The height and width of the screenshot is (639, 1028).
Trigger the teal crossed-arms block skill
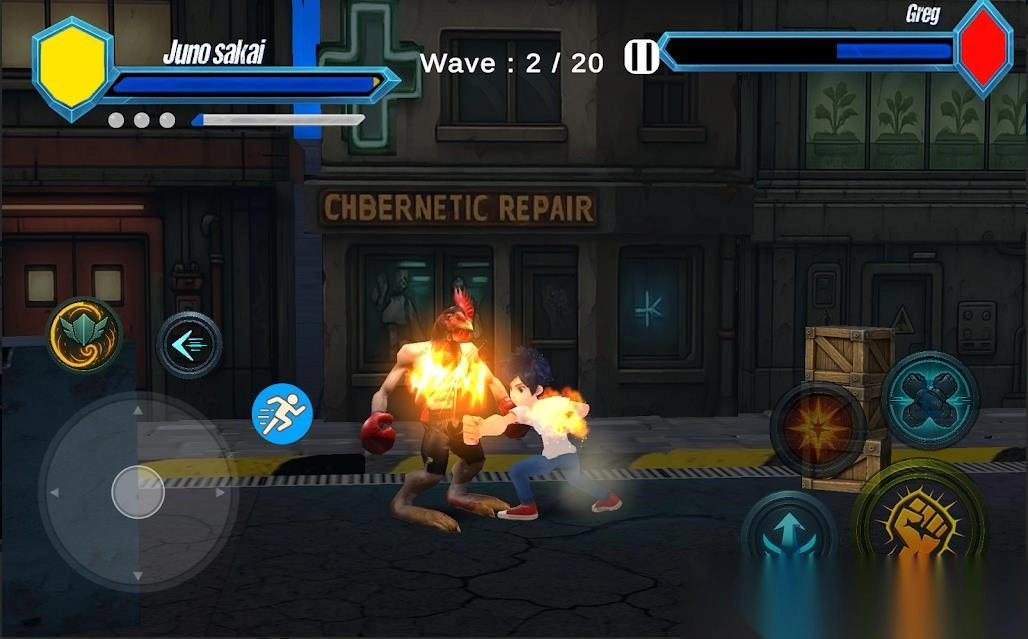point(929,398)
